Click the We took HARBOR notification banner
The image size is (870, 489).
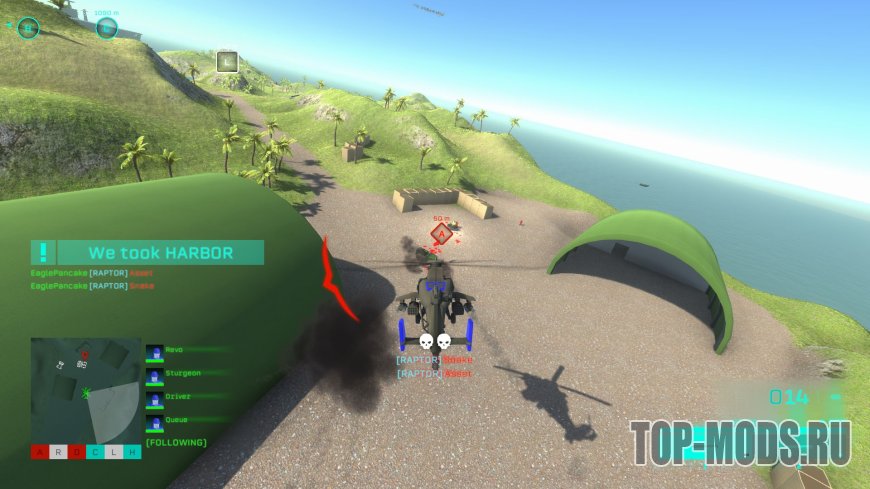tap(160, 253)
